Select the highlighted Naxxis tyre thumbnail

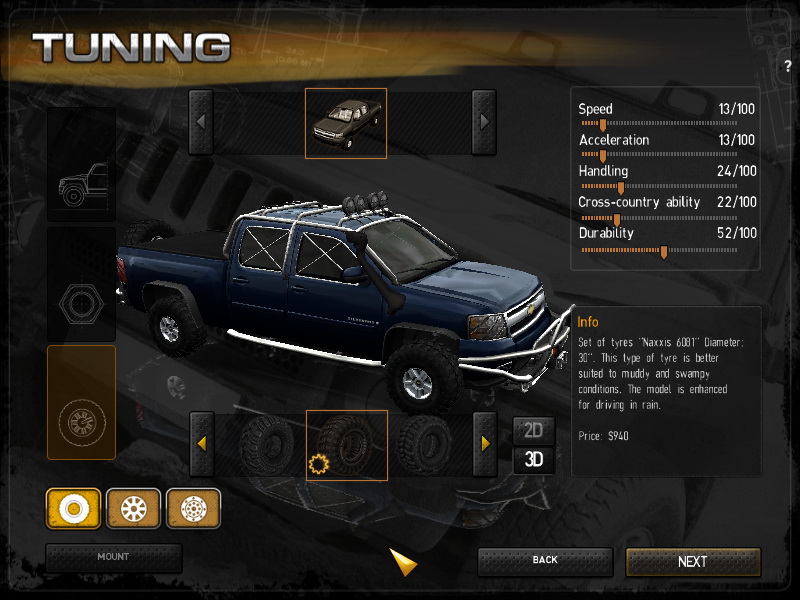[346, 444]
